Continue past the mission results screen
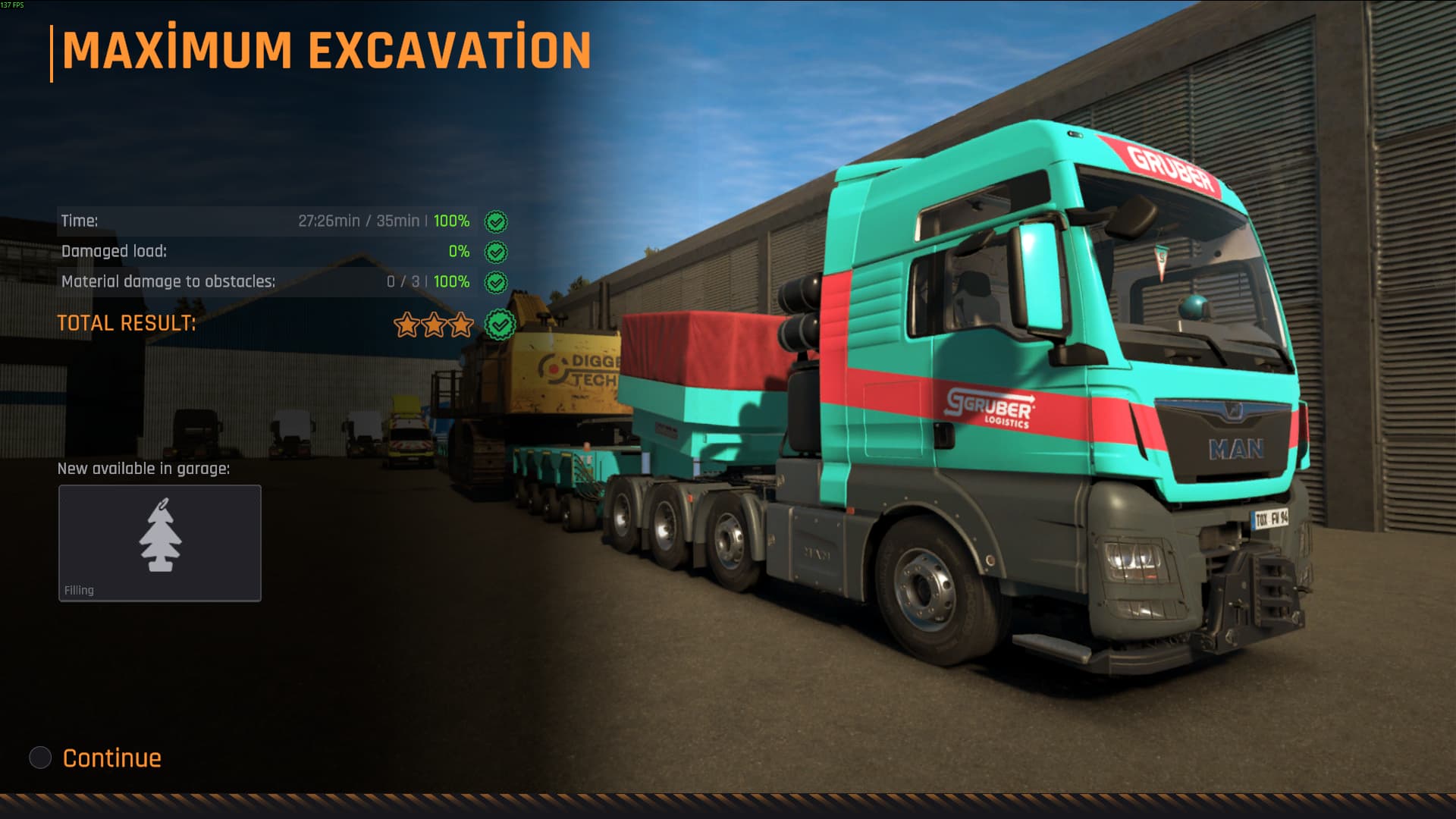This screenshot has height=819, width=1456. pyautogui.click(x=111, y=758)
